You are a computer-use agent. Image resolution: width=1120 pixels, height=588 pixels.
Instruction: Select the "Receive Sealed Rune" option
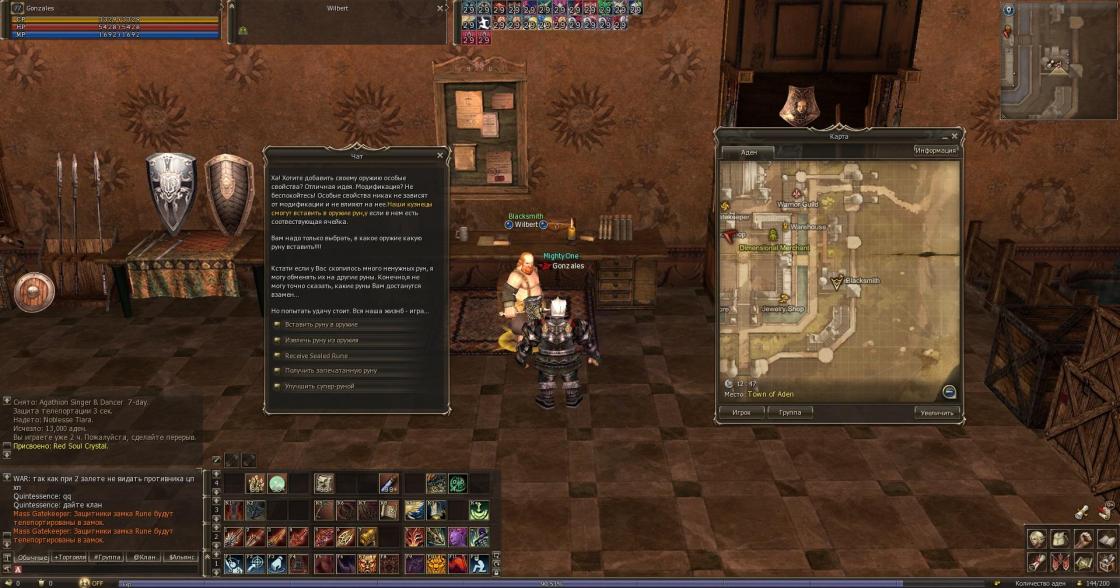tap(316, 355)
